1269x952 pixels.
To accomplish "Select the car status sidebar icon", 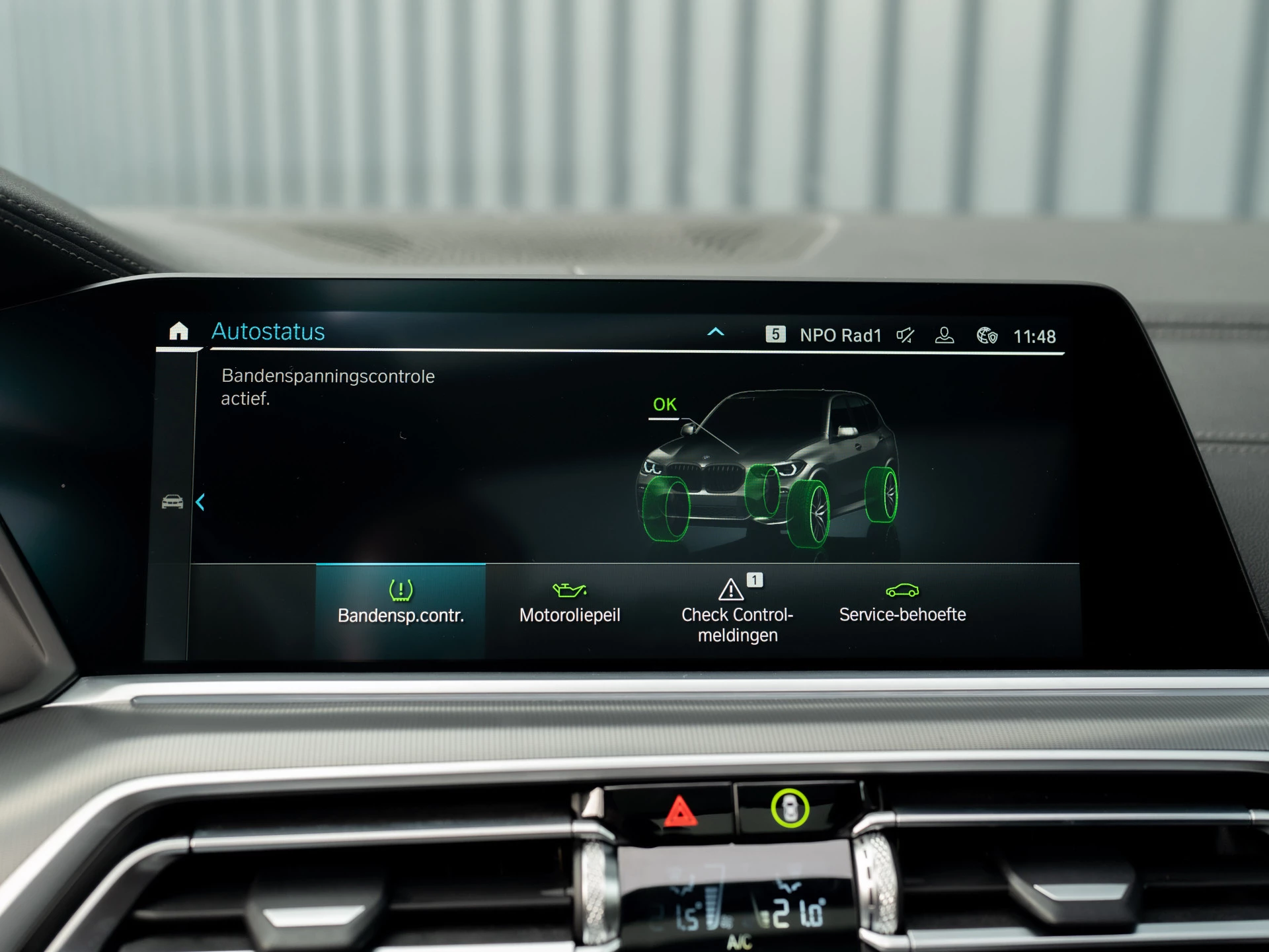I will 173,502.
